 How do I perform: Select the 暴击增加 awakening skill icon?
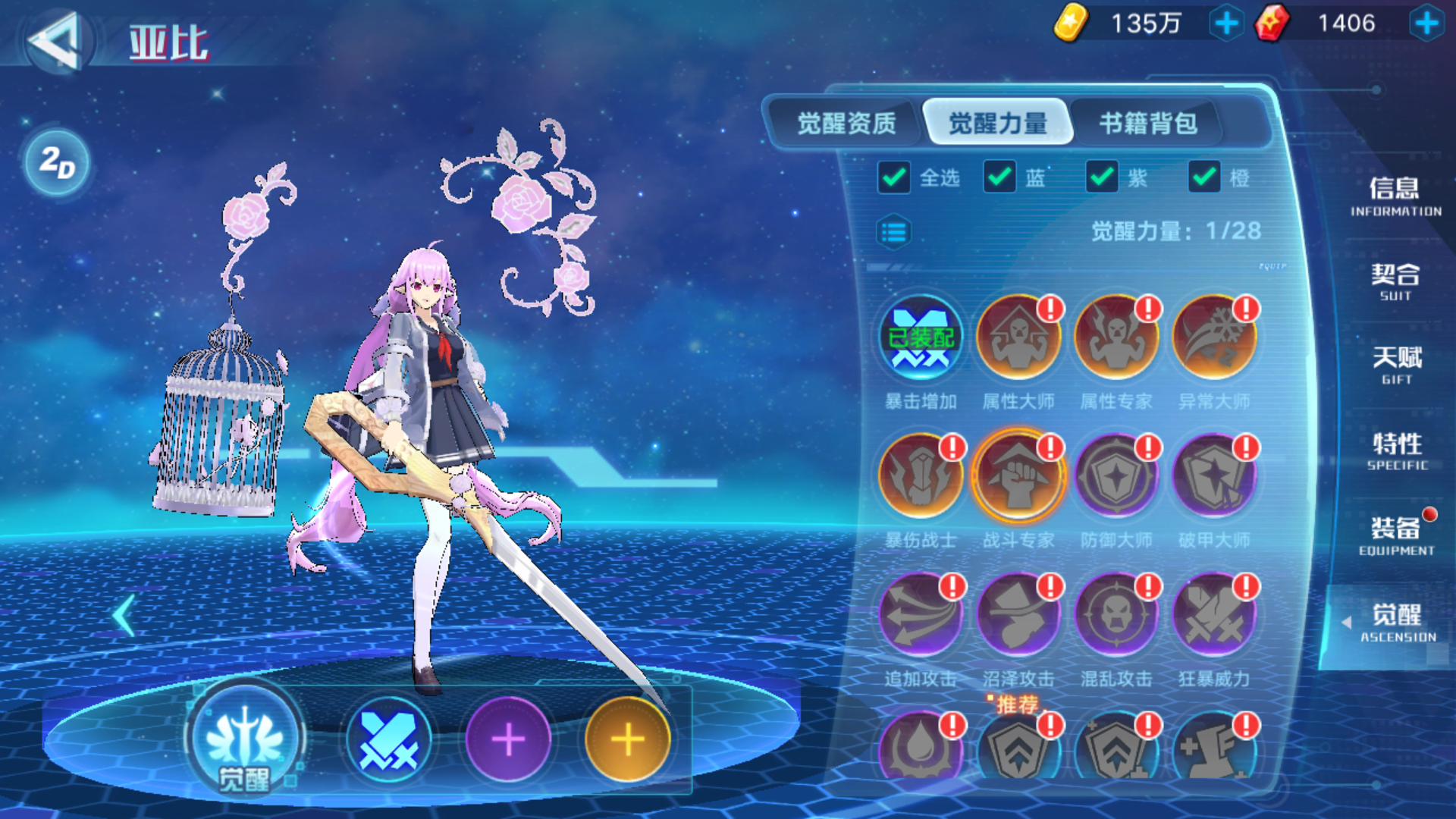click(x=920, y=336)
